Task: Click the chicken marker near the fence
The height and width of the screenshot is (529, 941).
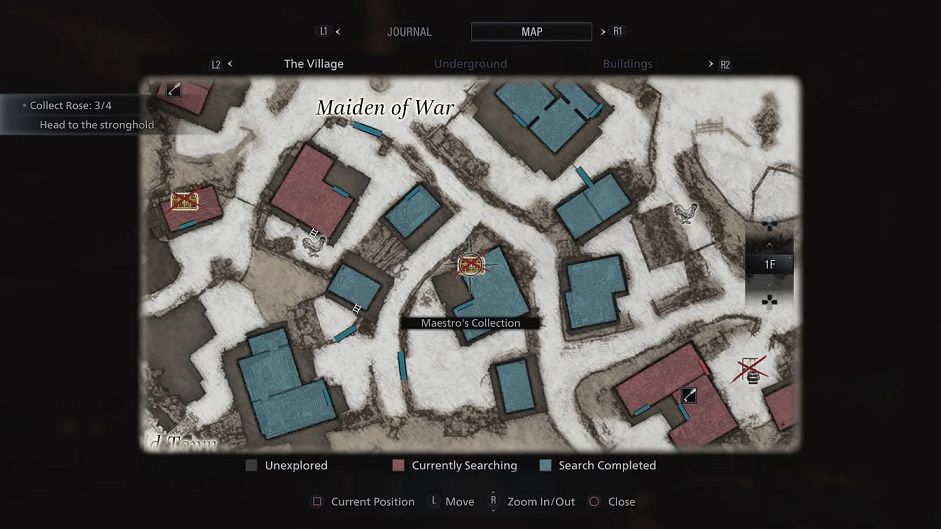Action: [684, 212]
